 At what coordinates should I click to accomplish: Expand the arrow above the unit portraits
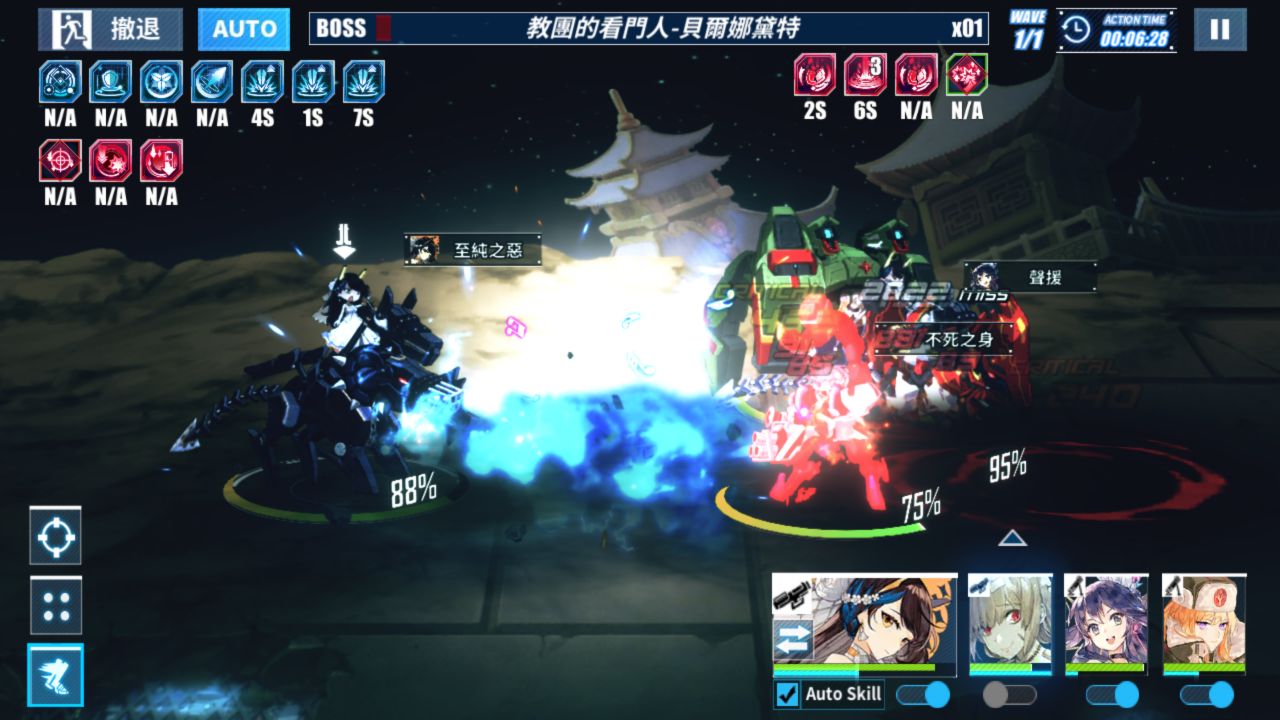(x=1013, y=539)
